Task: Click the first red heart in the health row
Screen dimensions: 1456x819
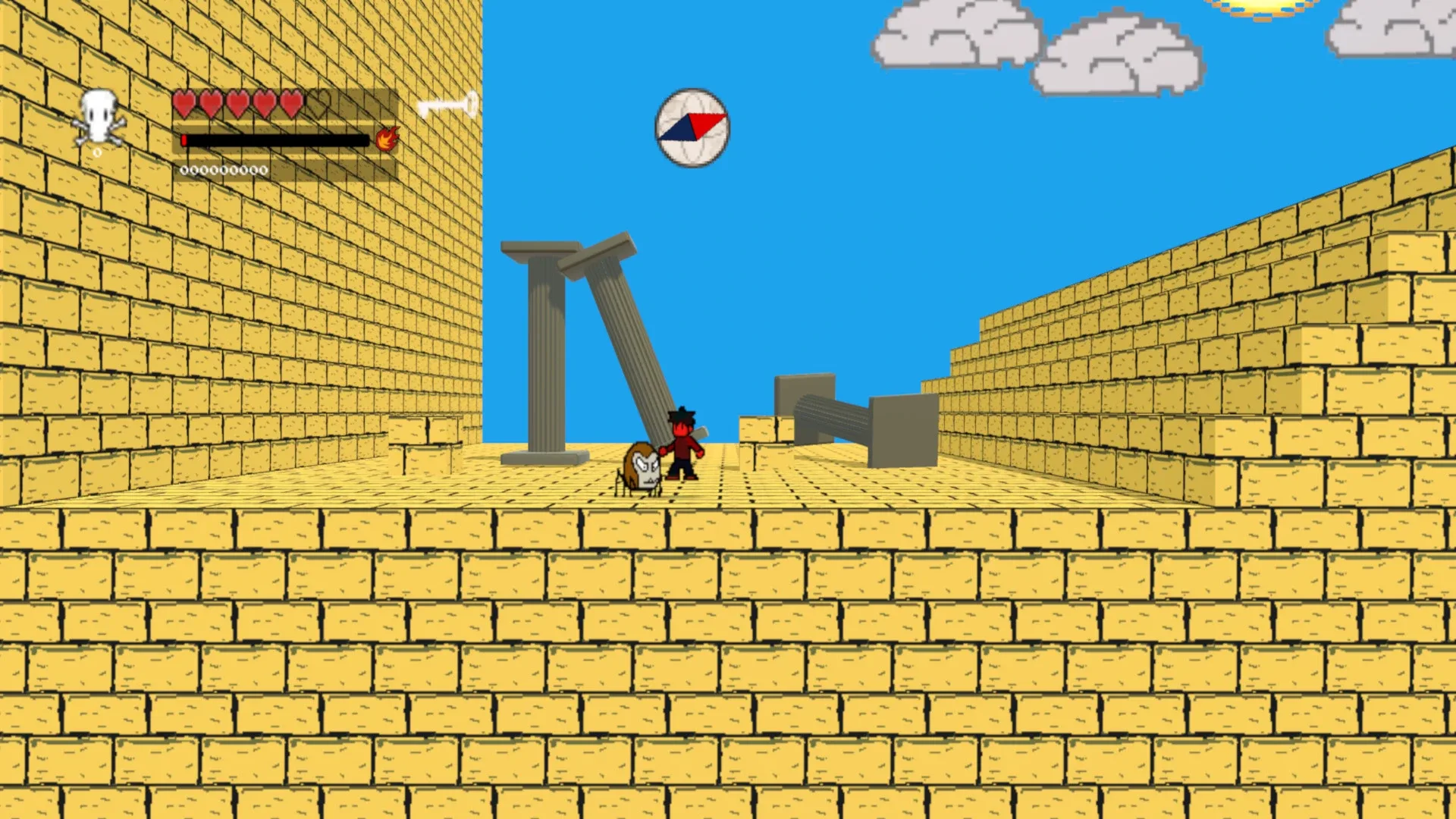Action: coord(184,104)
